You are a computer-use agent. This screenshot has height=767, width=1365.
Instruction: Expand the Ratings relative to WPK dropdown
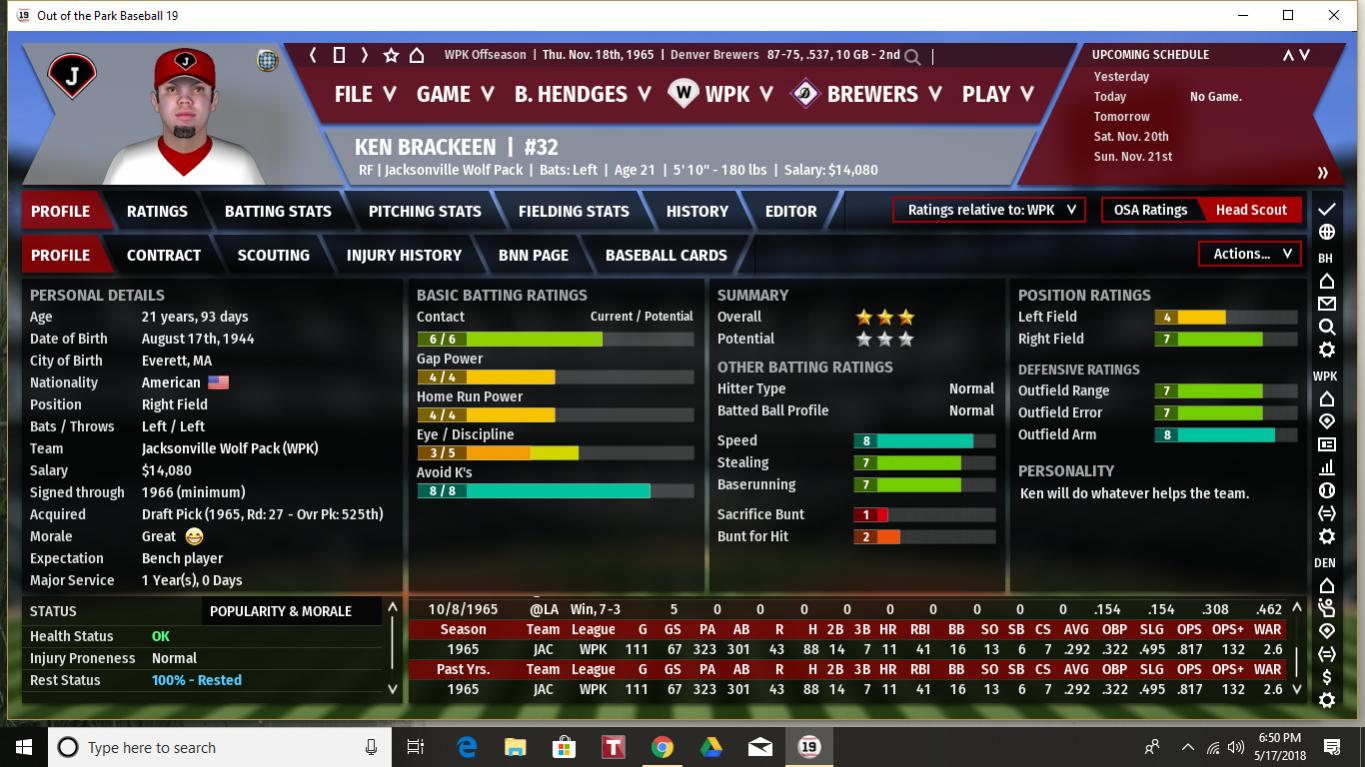[x=989, y=210]
